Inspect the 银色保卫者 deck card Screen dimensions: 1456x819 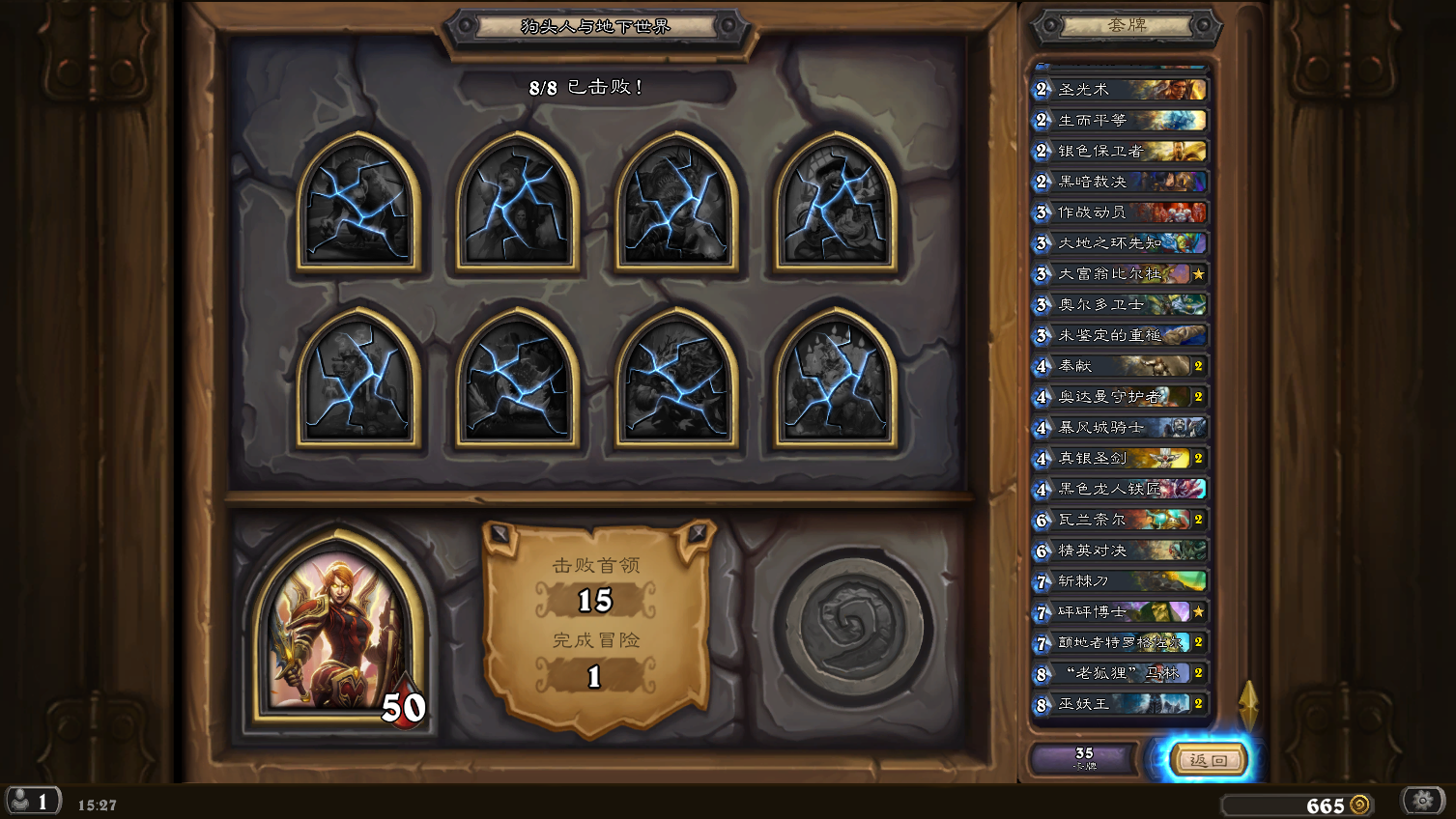tap(1121, 152)
